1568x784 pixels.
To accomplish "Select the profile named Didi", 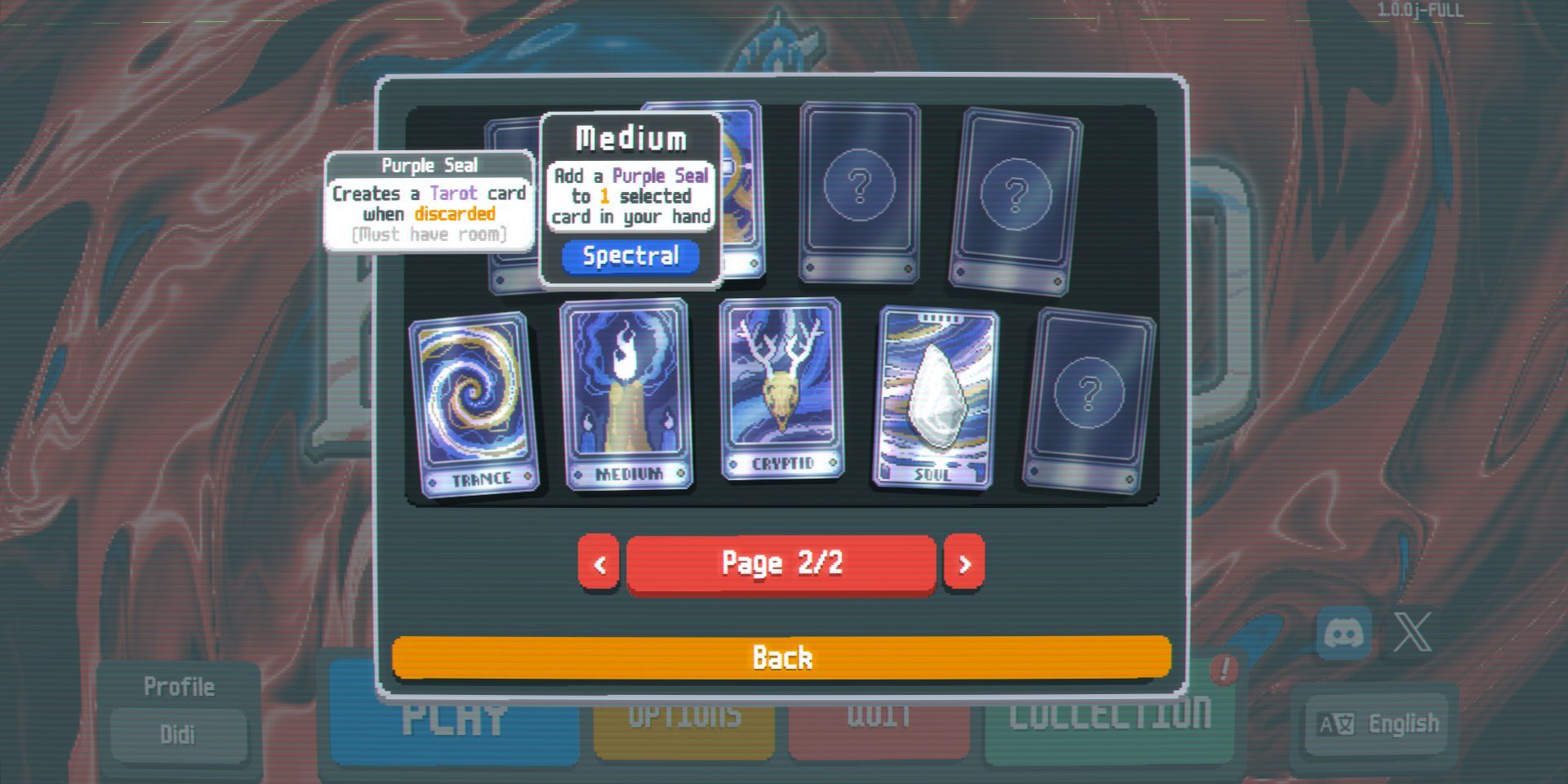I will coord(179,733).
